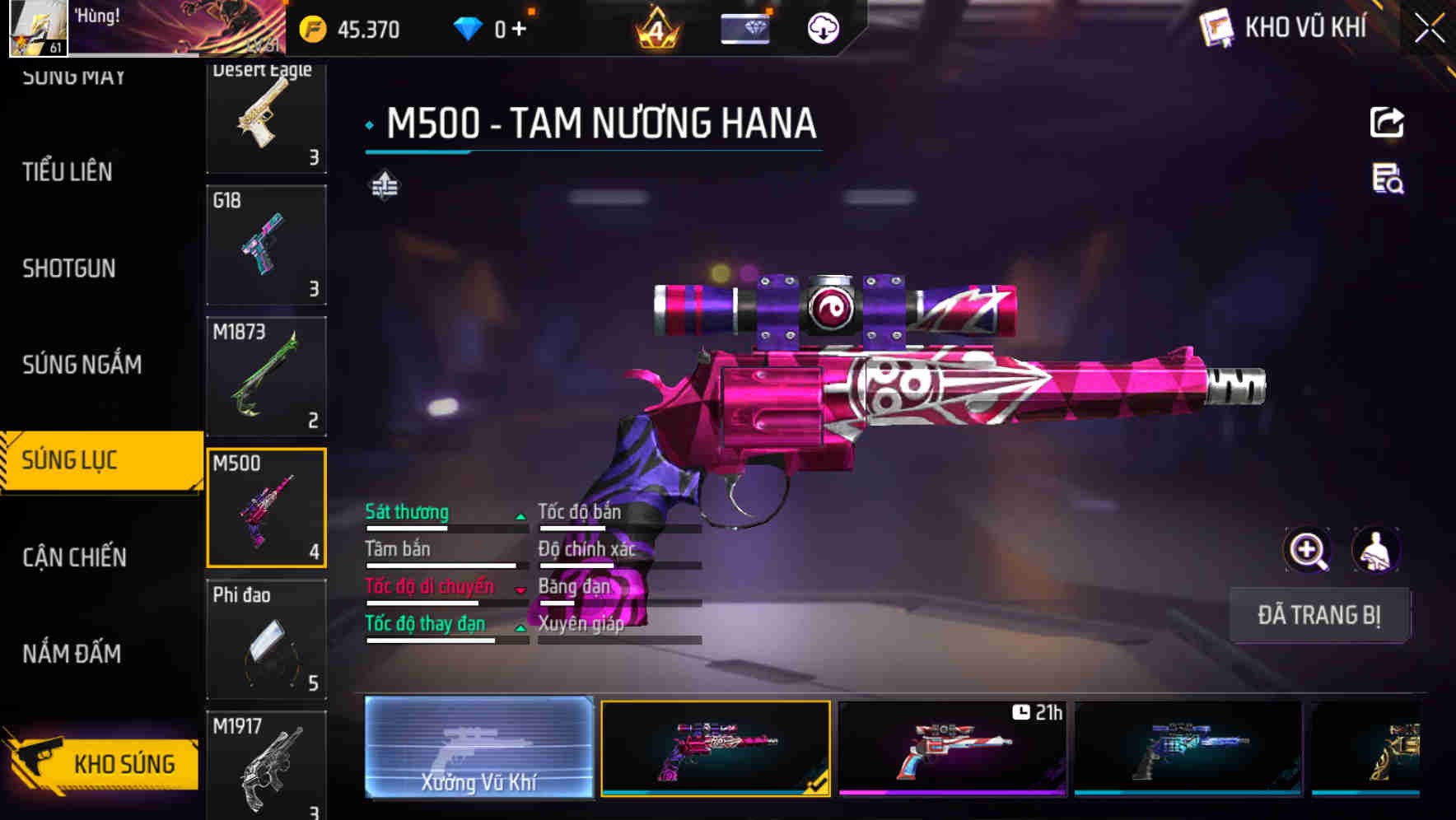Preview the weapon on character icon
Screen dimensions: 1456x820
[x=1375, y=550]
